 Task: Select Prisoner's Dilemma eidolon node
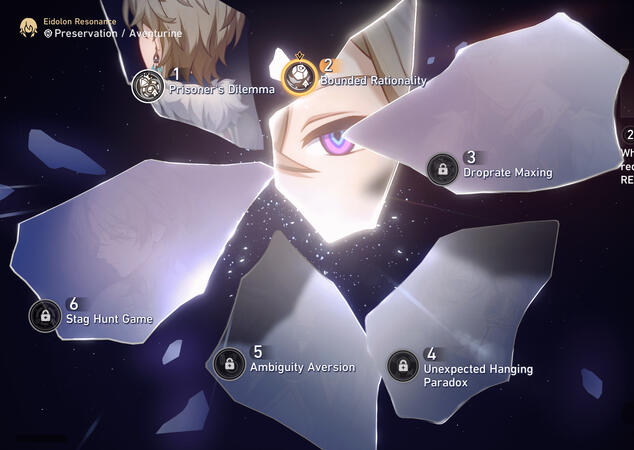148,85
